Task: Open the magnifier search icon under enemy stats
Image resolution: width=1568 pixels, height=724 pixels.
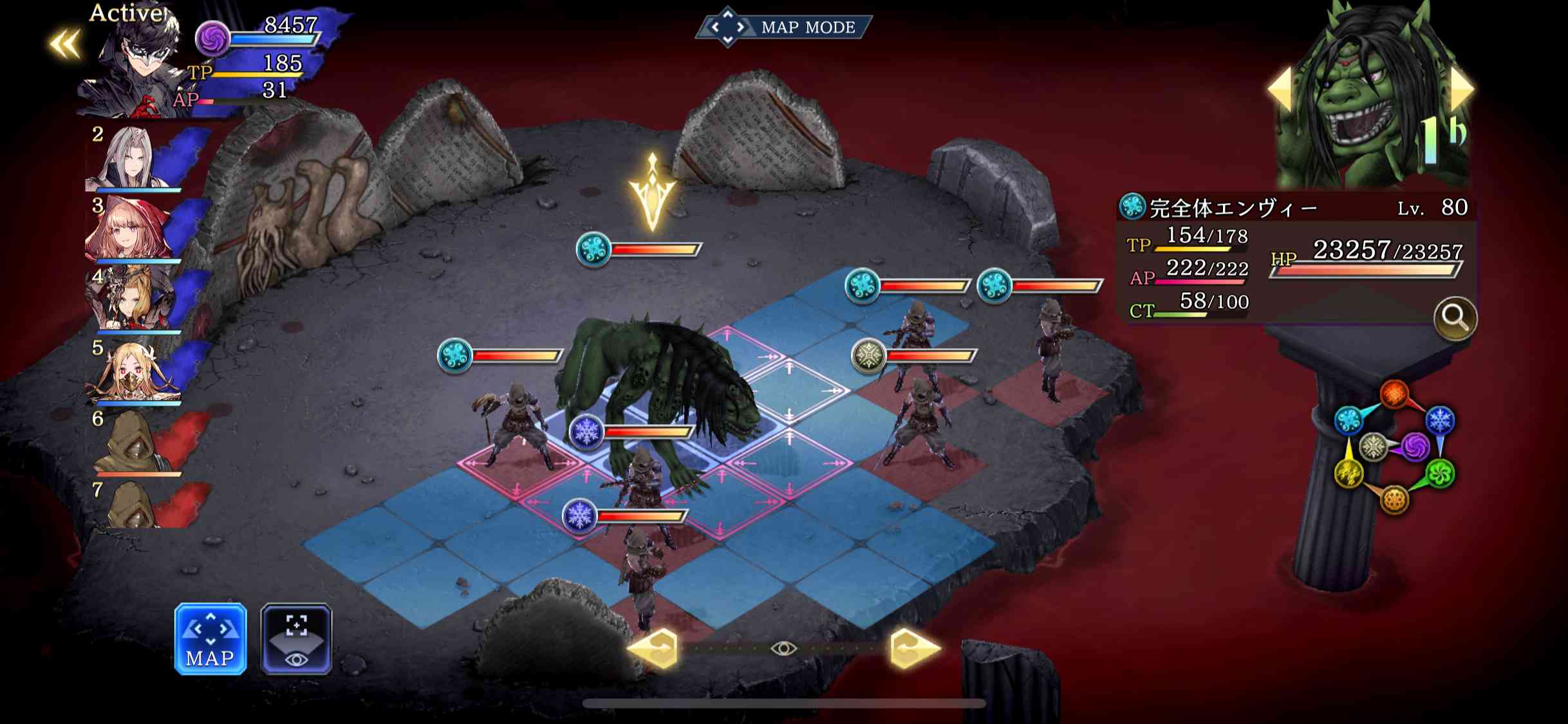Action: click(1470, 317)
